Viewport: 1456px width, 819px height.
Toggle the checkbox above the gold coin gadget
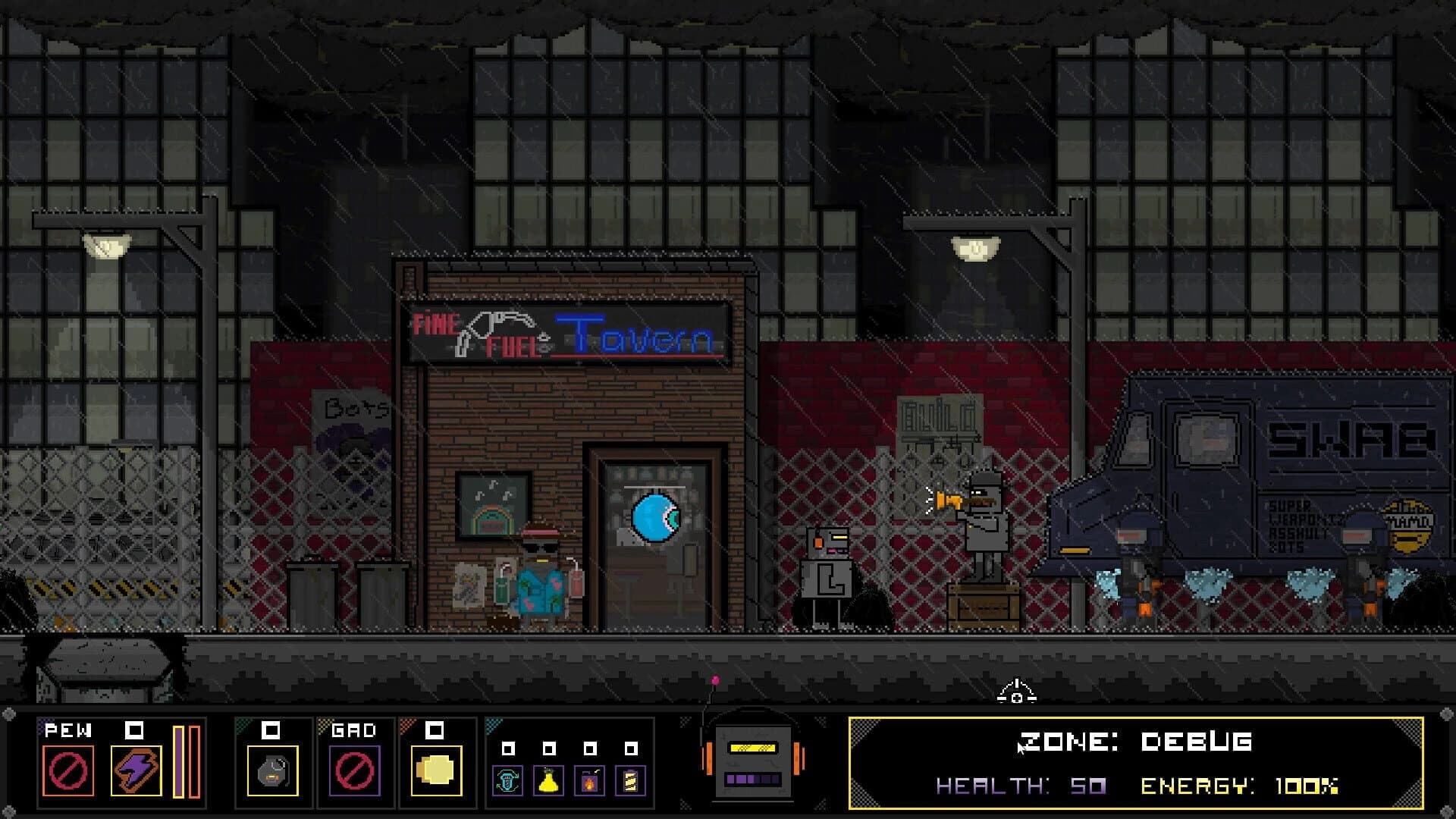coord(435,730)
